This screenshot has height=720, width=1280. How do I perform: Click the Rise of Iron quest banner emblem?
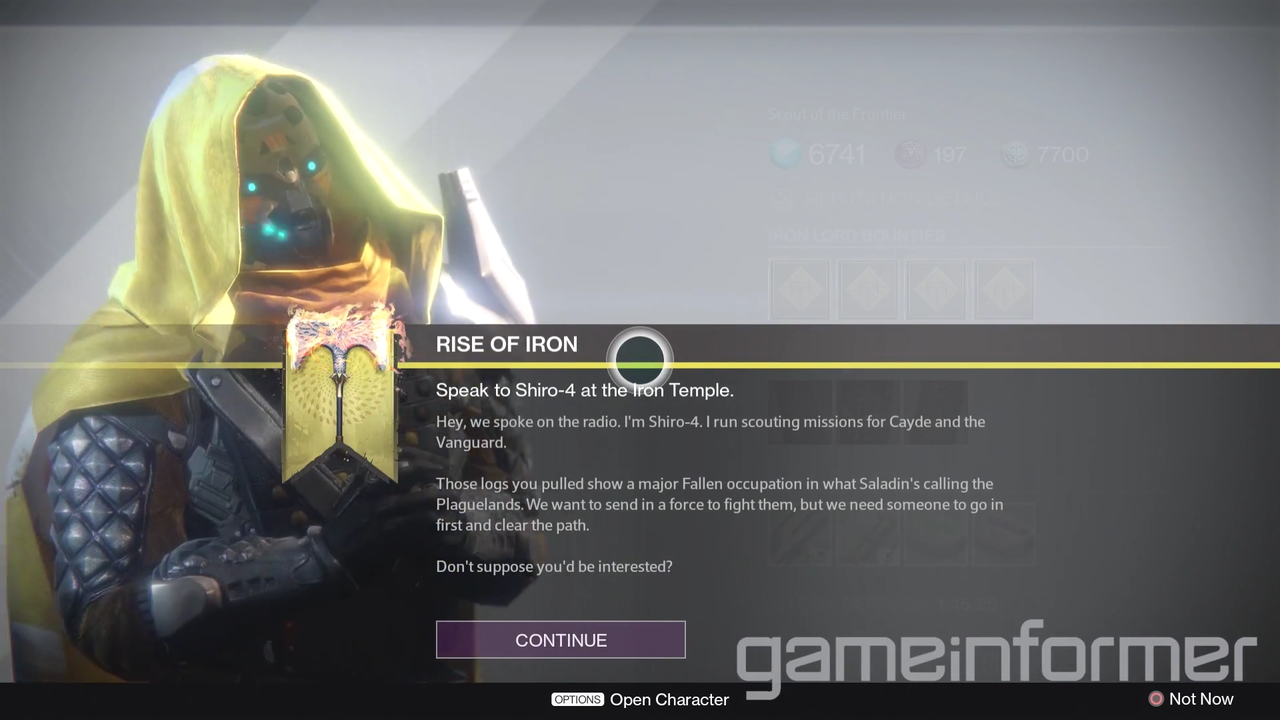(x=340, y=395)
